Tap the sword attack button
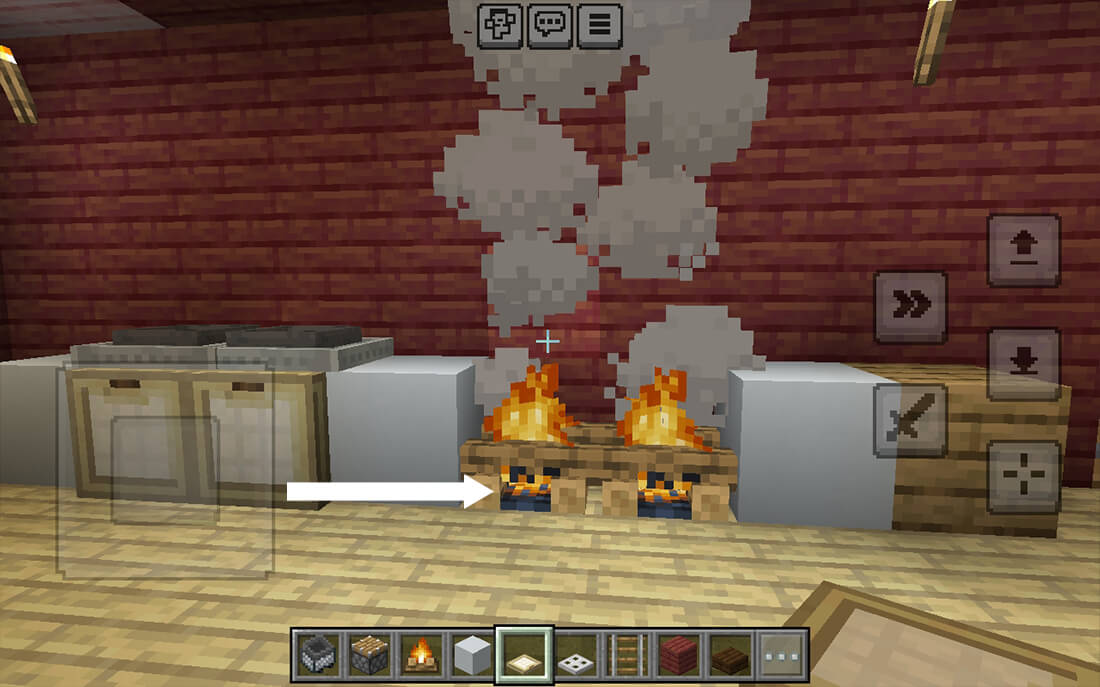1100x687 pixels. click(910, 420)
